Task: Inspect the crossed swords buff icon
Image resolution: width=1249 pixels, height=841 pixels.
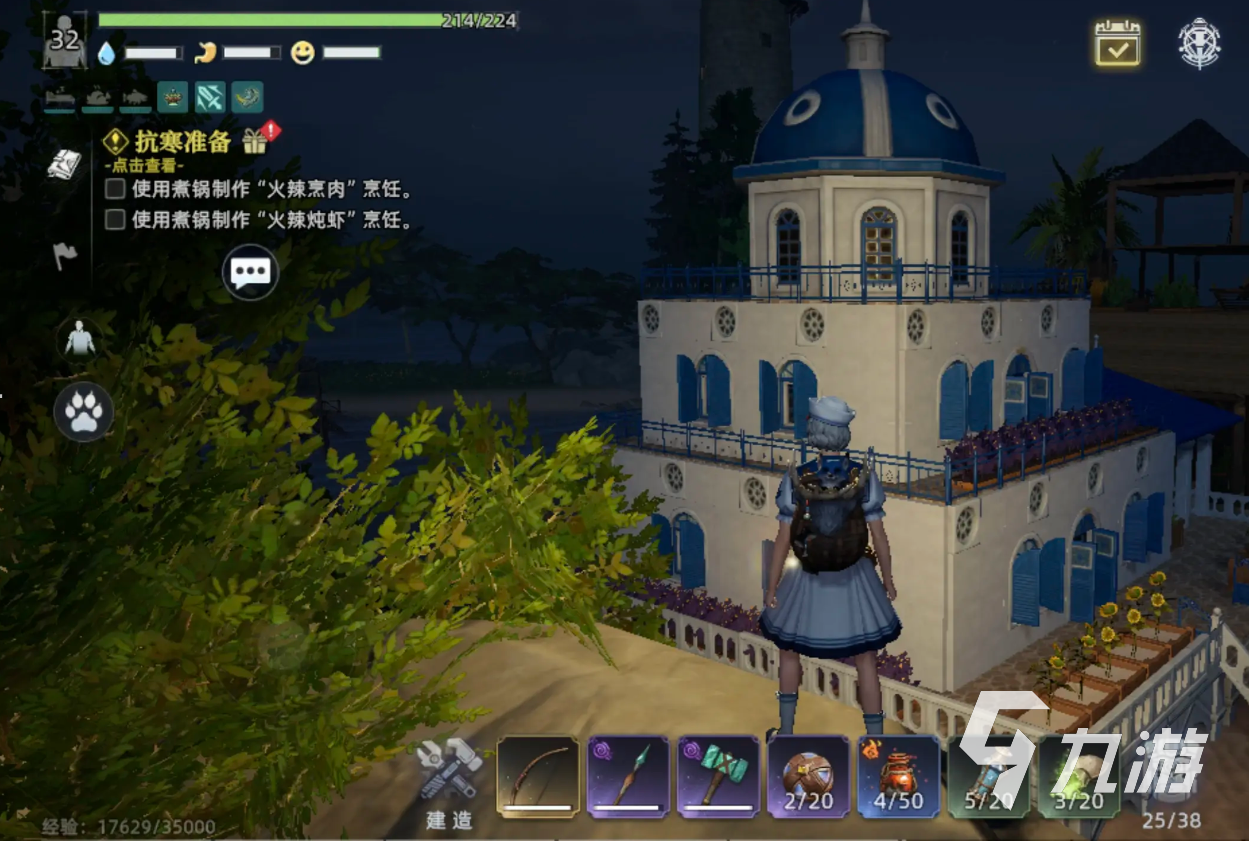Action: coord(210,97)
